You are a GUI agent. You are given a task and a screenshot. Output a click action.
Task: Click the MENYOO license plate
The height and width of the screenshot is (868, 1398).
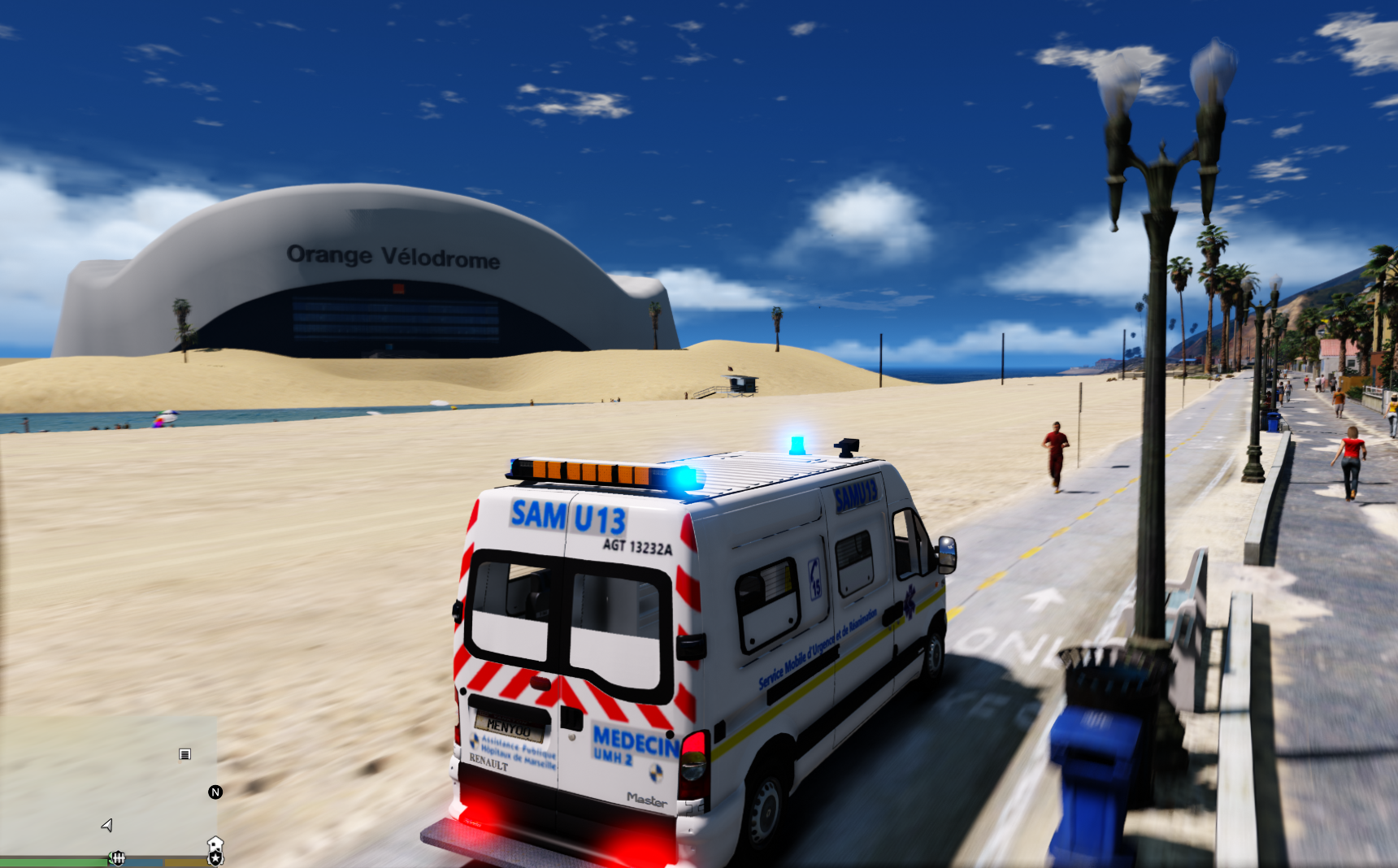[x=510, y=728]
